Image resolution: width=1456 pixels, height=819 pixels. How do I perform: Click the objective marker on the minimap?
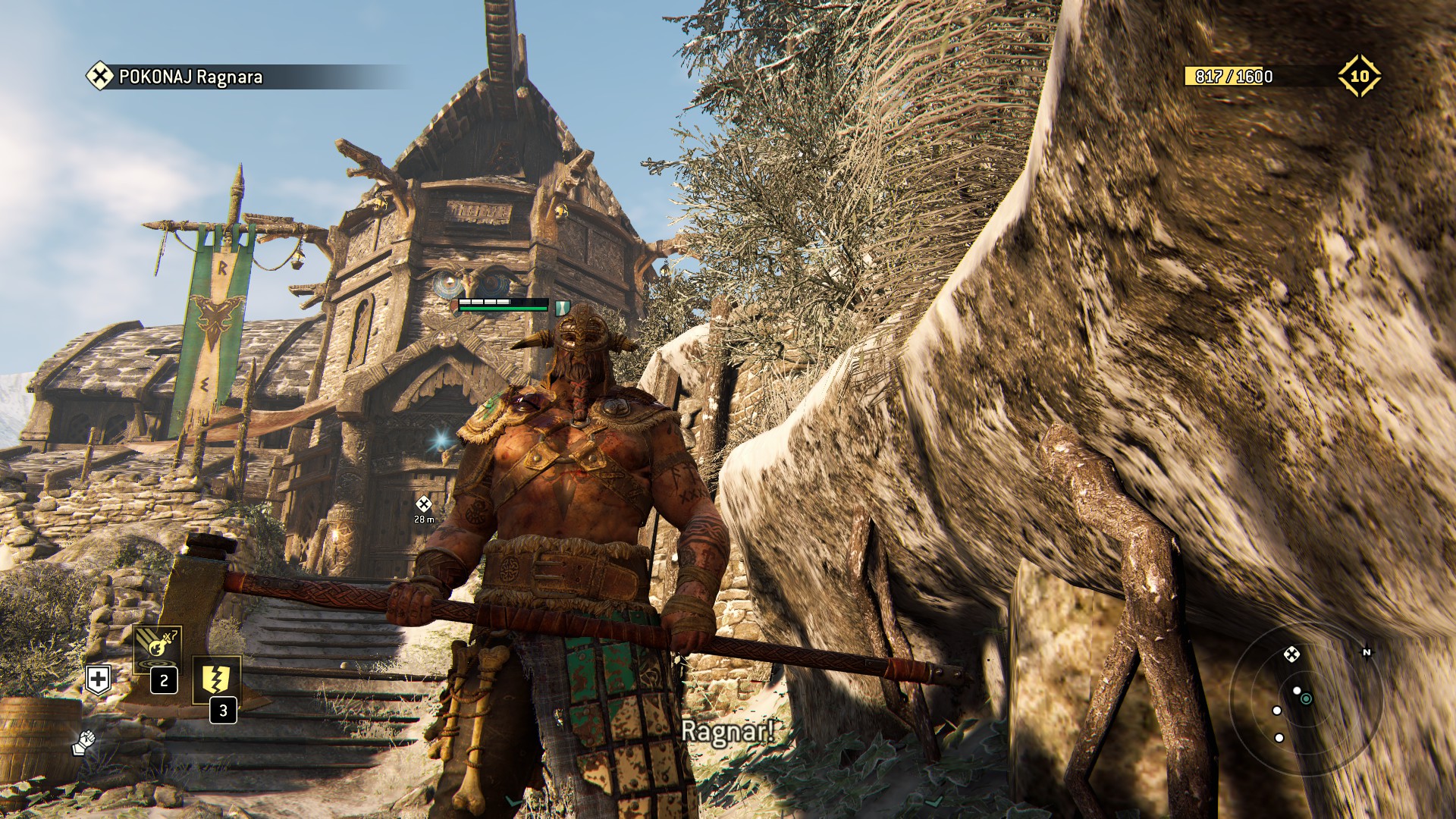pos(1291,654)
